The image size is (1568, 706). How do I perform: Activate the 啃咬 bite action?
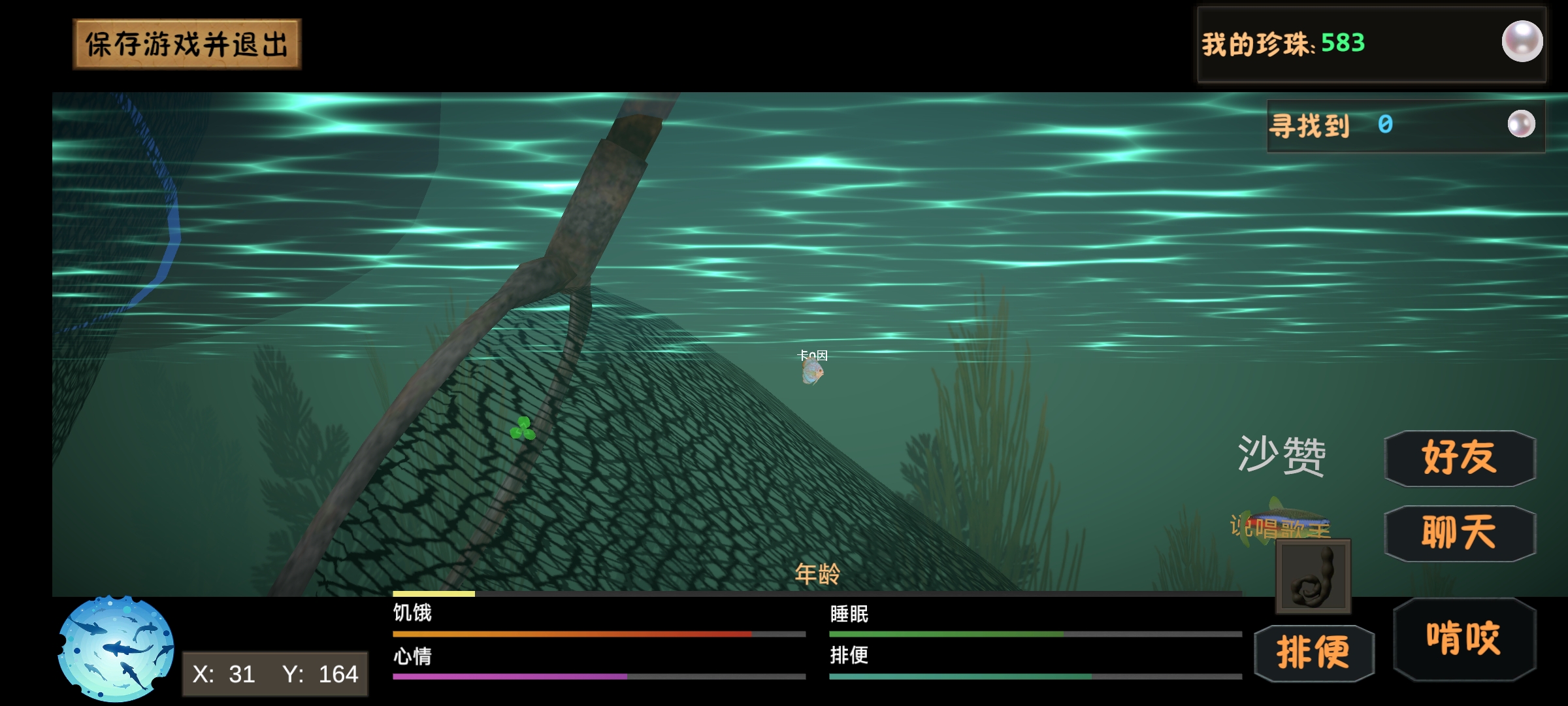(x=1464, y=639)
